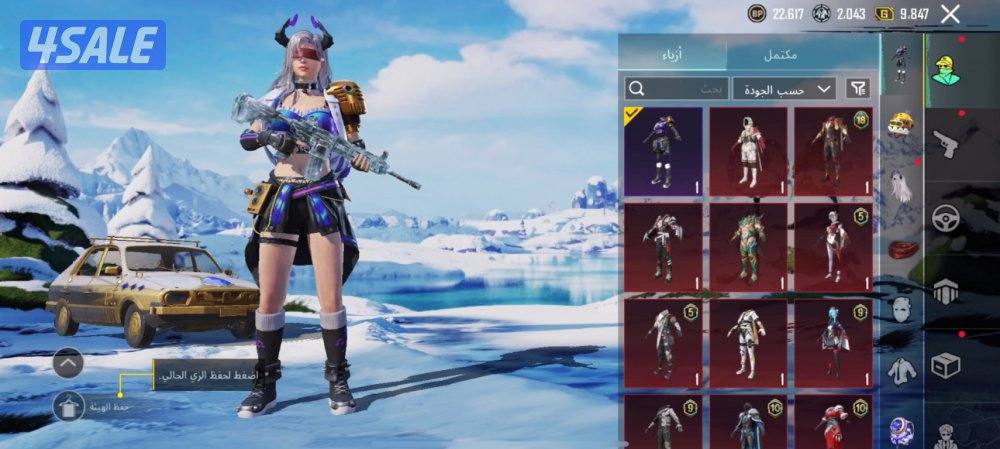Select the white face mask subcategory
Image resolution: width=1000 pixels, height=449 pixels.
tap(902, 309)
